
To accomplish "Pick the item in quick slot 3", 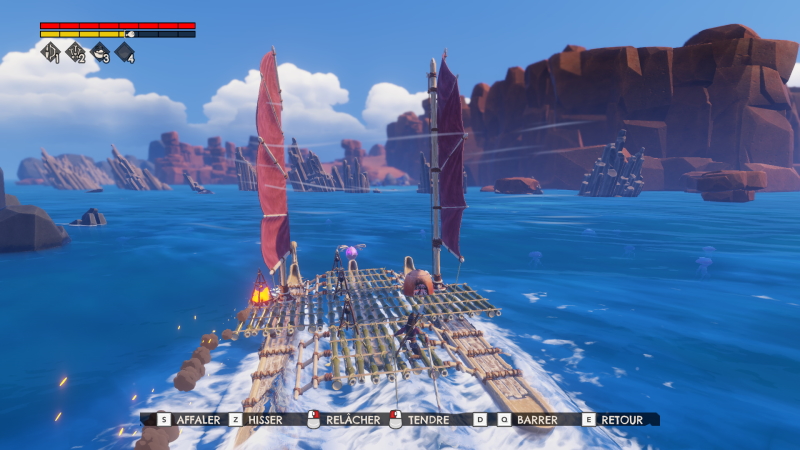I will click(100, 52).
